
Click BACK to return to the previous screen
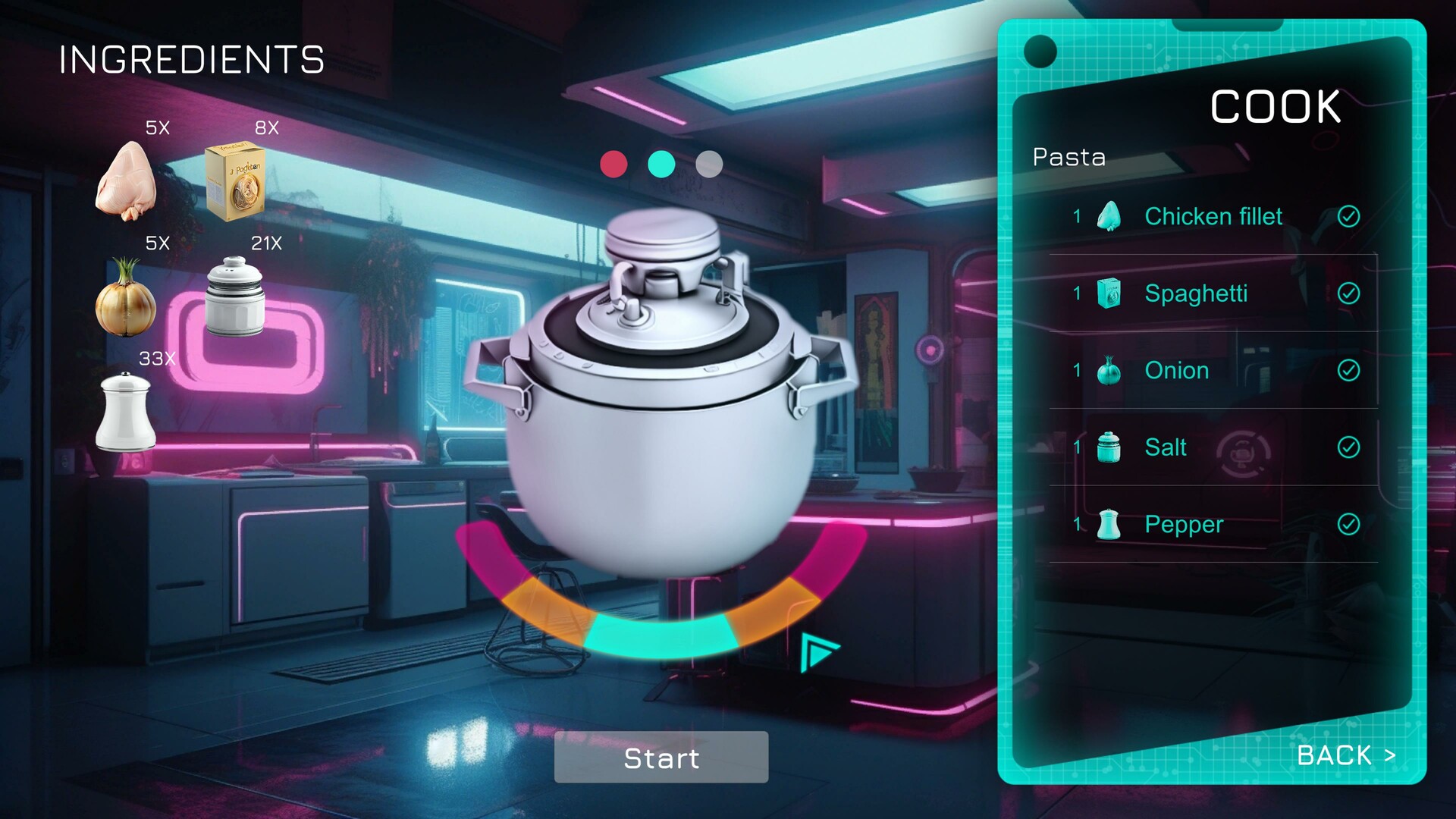pos(1347,755)
